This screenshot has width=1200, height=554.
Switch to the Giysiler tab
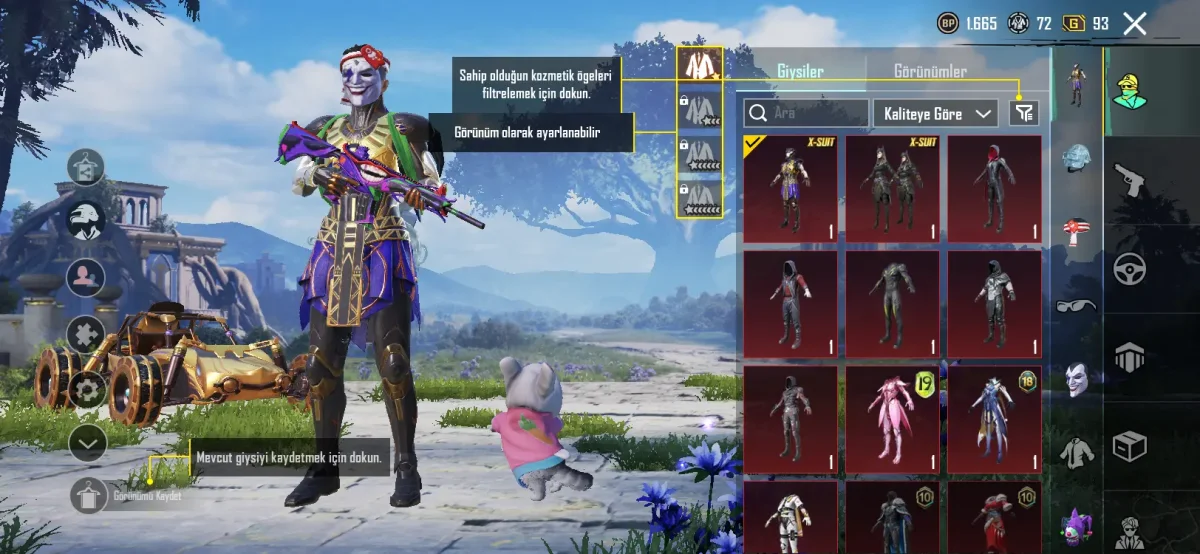pos(800,72)
